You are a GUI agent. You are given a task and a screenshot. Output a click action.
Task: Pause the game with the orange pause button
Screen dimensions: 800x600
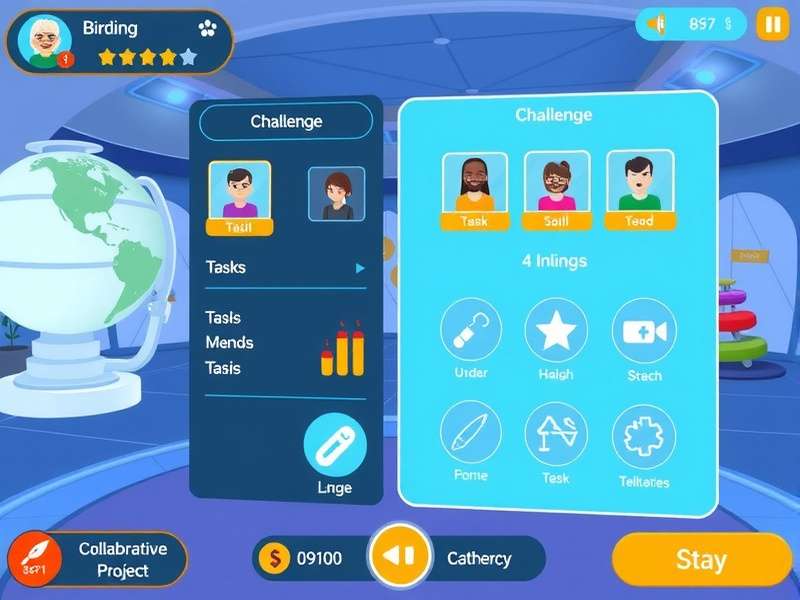[x=772, y=23]
